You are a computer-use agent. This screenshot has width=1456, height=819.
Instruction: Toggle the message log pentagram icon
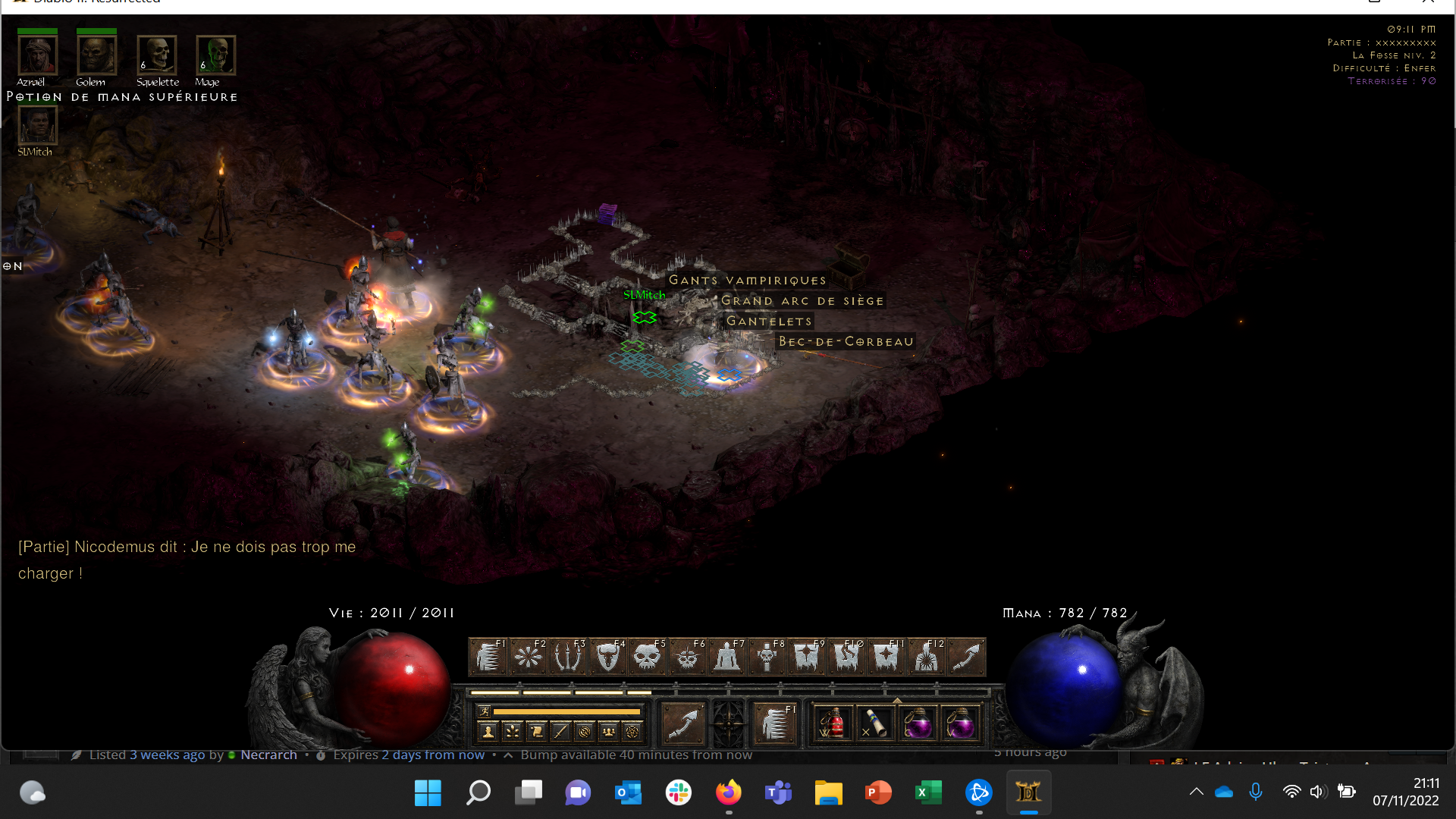(x=631, y=733)
